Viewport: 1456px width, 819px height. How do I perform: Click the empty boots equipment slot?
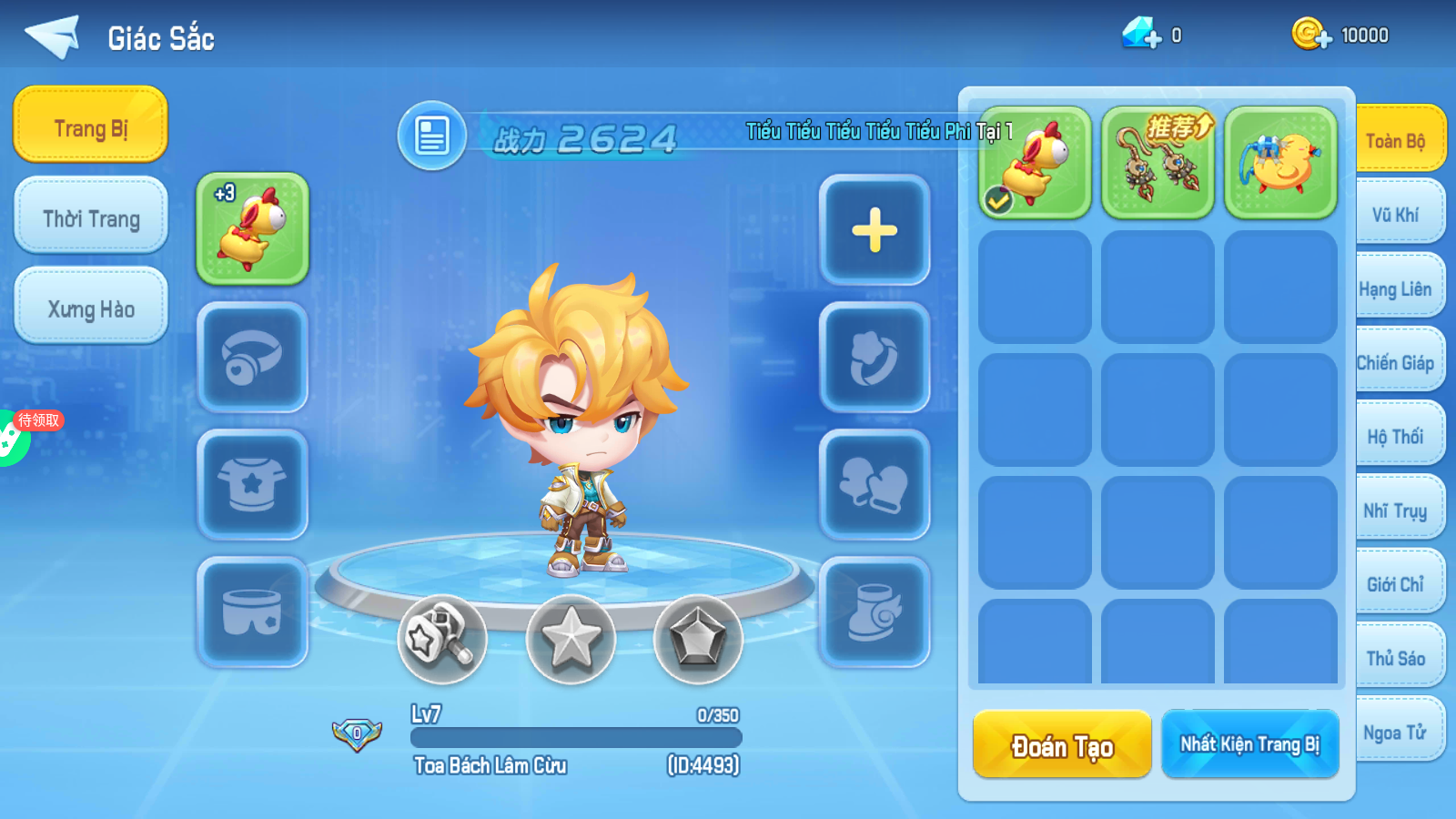point(875,612)
